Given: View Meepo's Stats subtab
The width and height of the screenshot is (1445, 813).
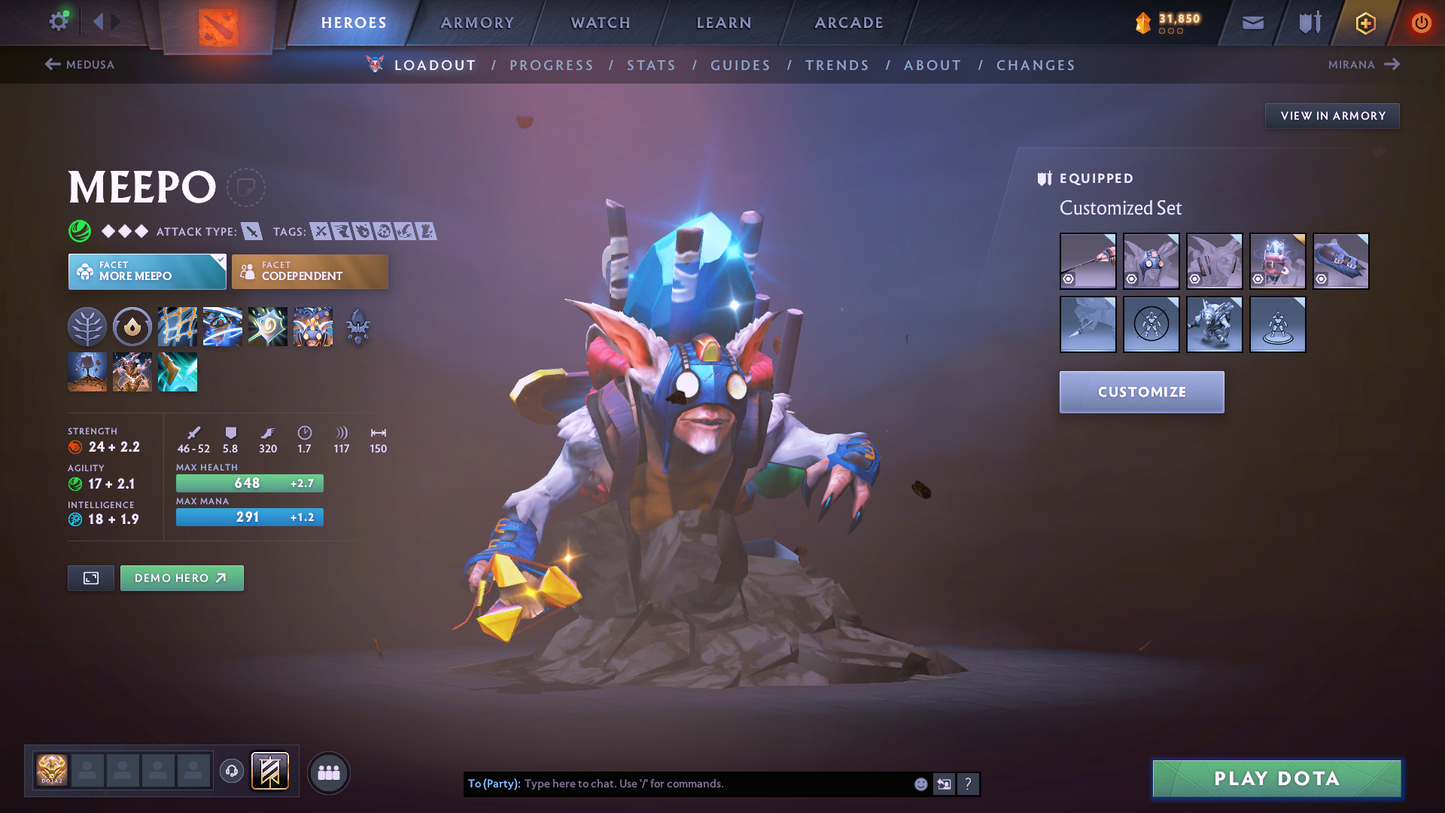Looking at the screenshot, I should (x=651, y=65).
